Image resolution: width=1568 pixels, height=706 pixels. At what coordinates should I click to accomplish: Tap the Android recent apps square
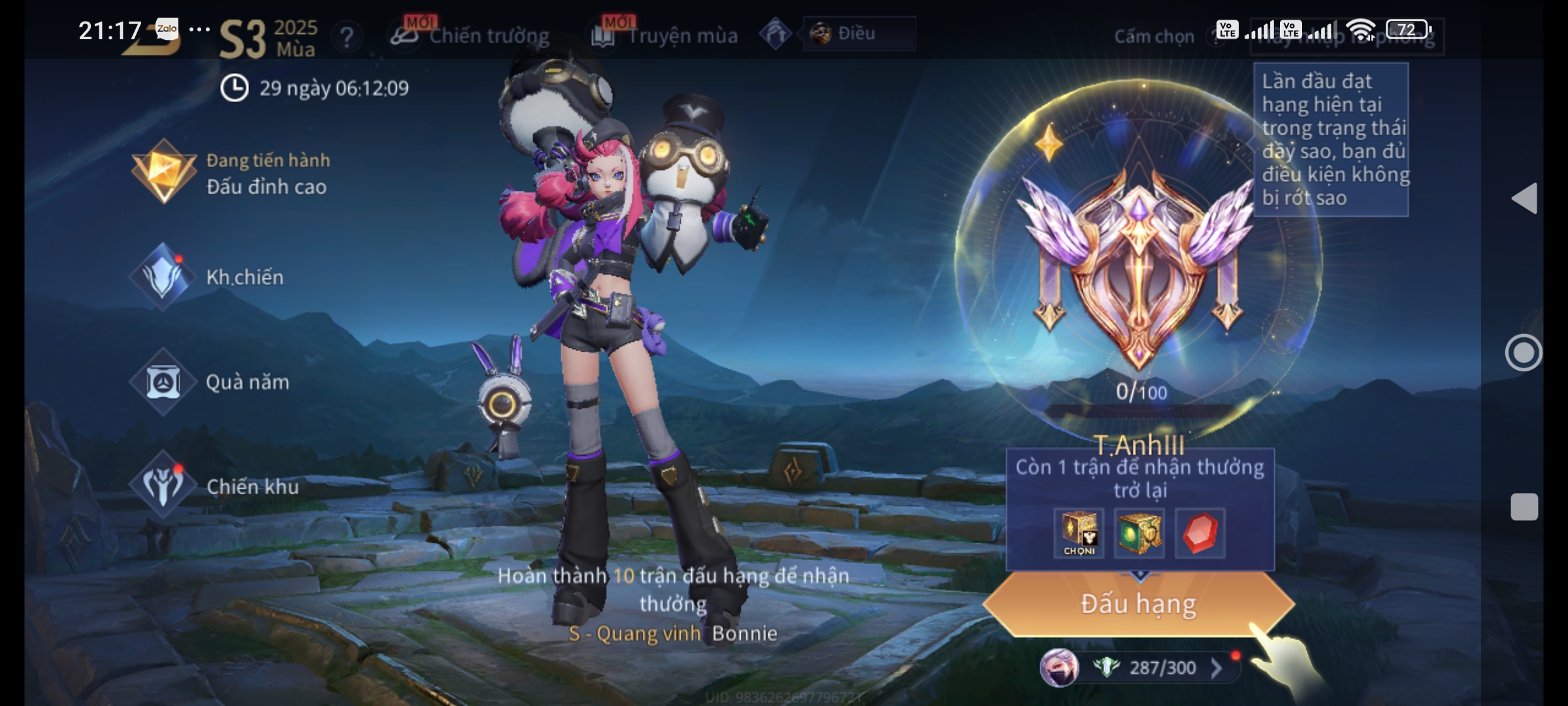pos(1524,507)
